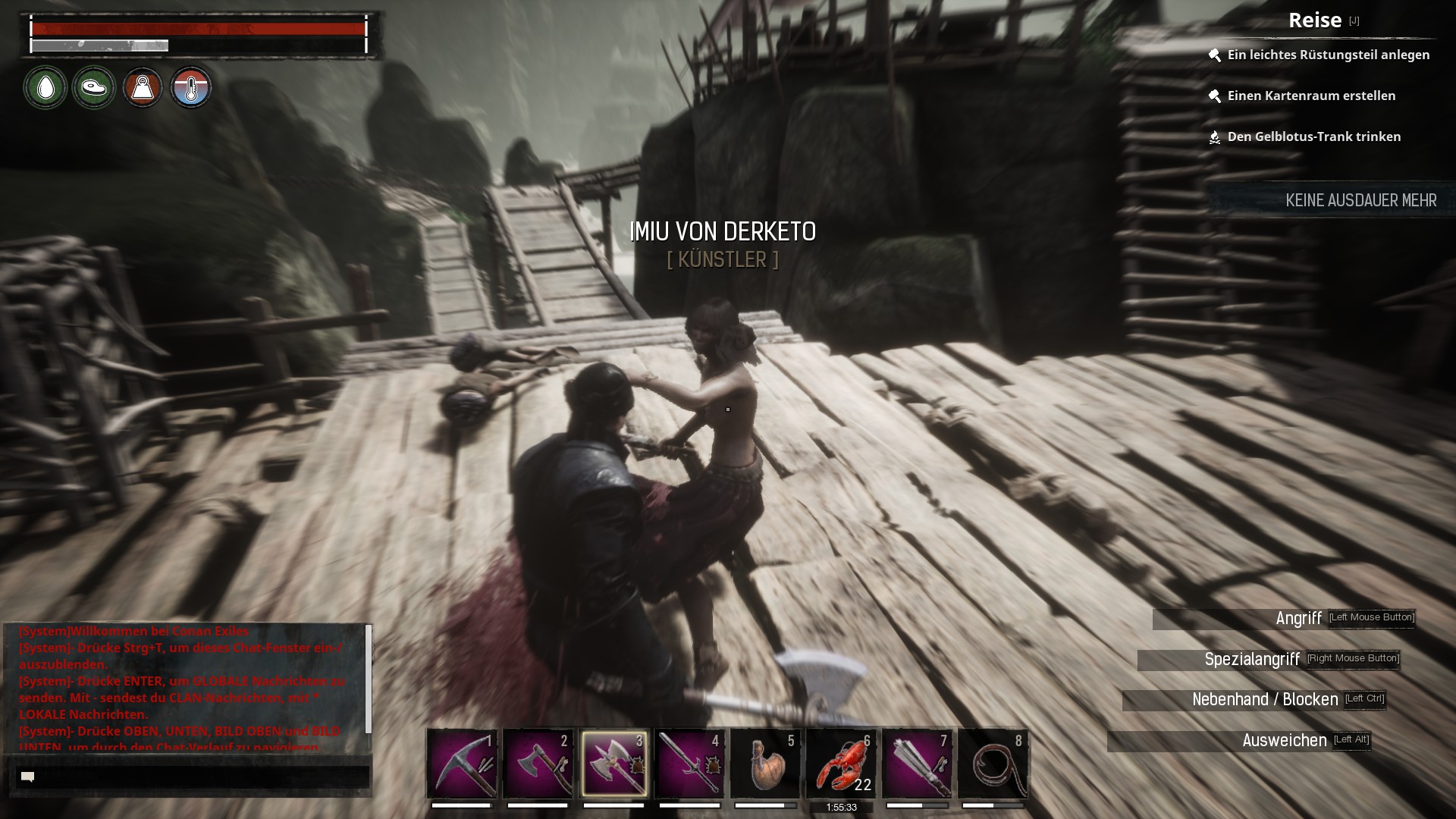Screen dimensions: 1456x819
Task: Equip the mace in hotbar slot 7
Action: coord(917,763)
